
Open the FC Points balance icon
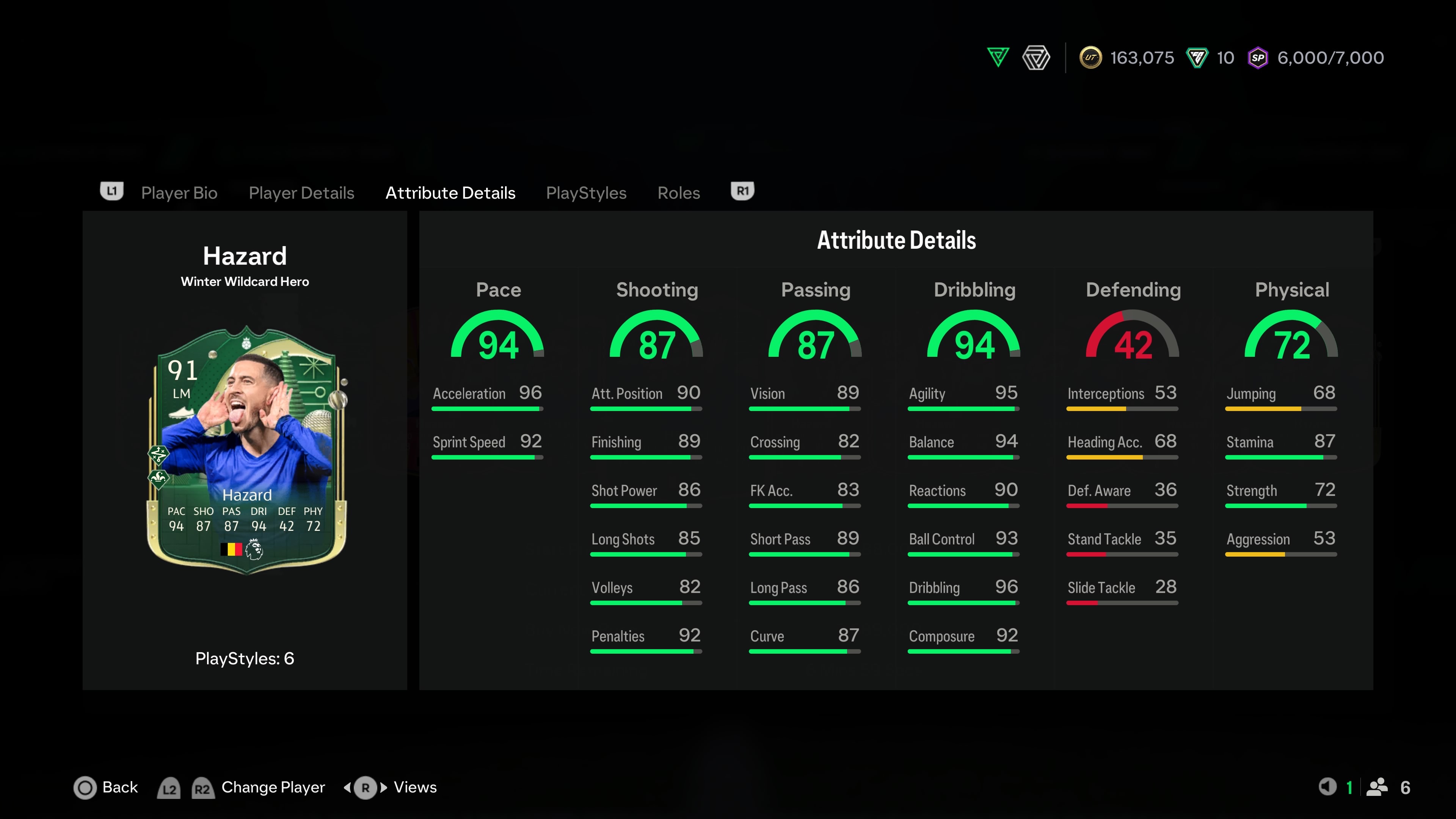1197,58
